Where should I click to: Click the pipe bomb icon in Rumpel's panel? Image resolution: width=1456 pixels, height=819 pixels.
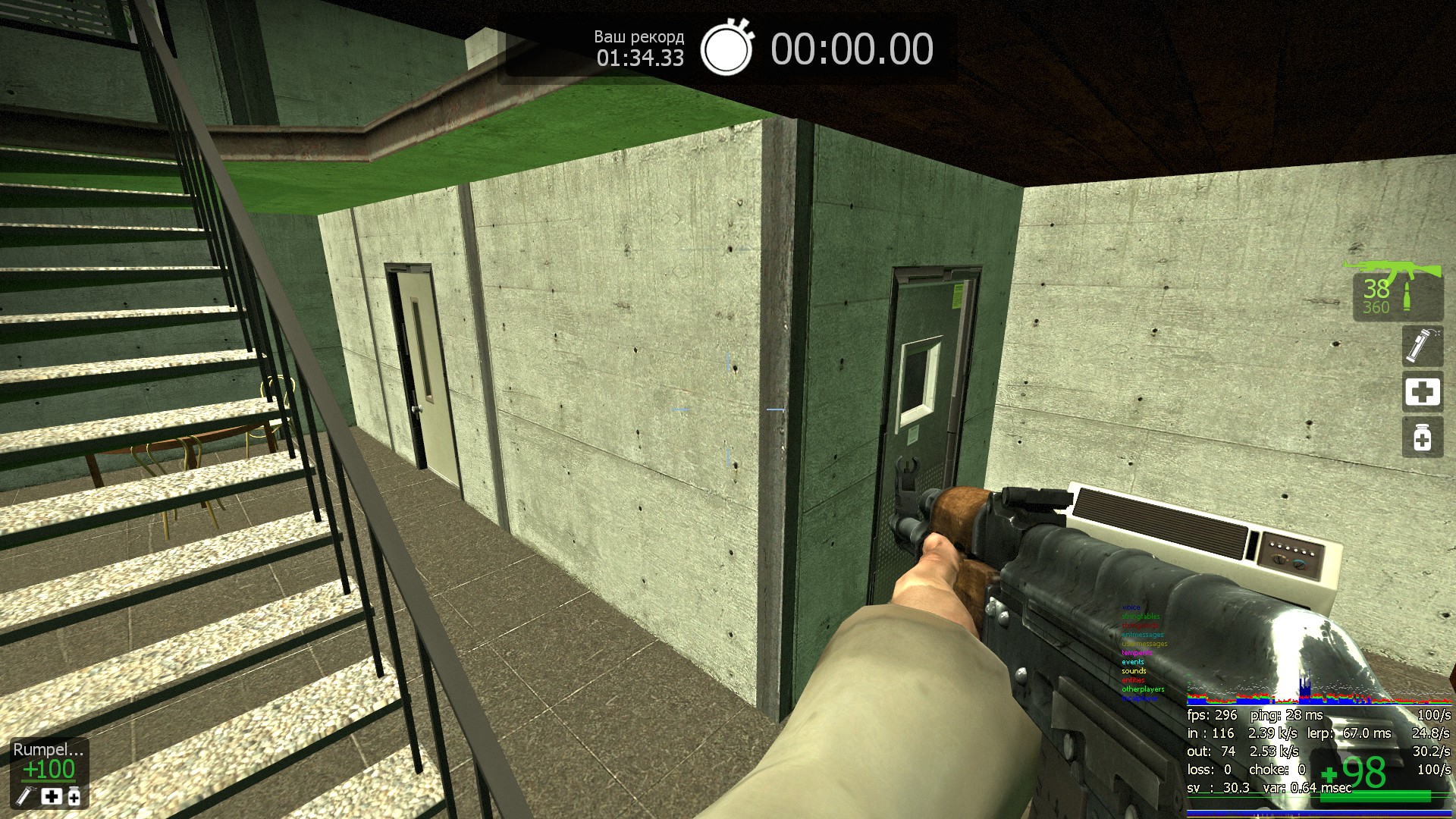point(27,796)
